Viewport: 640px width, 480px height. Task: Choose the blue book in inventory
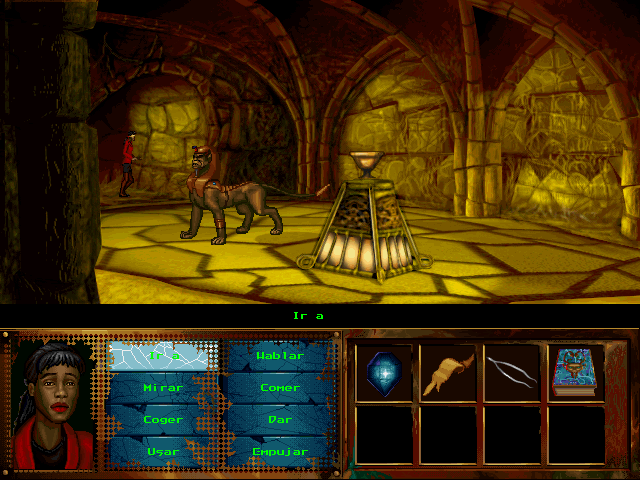pos(575,372)
